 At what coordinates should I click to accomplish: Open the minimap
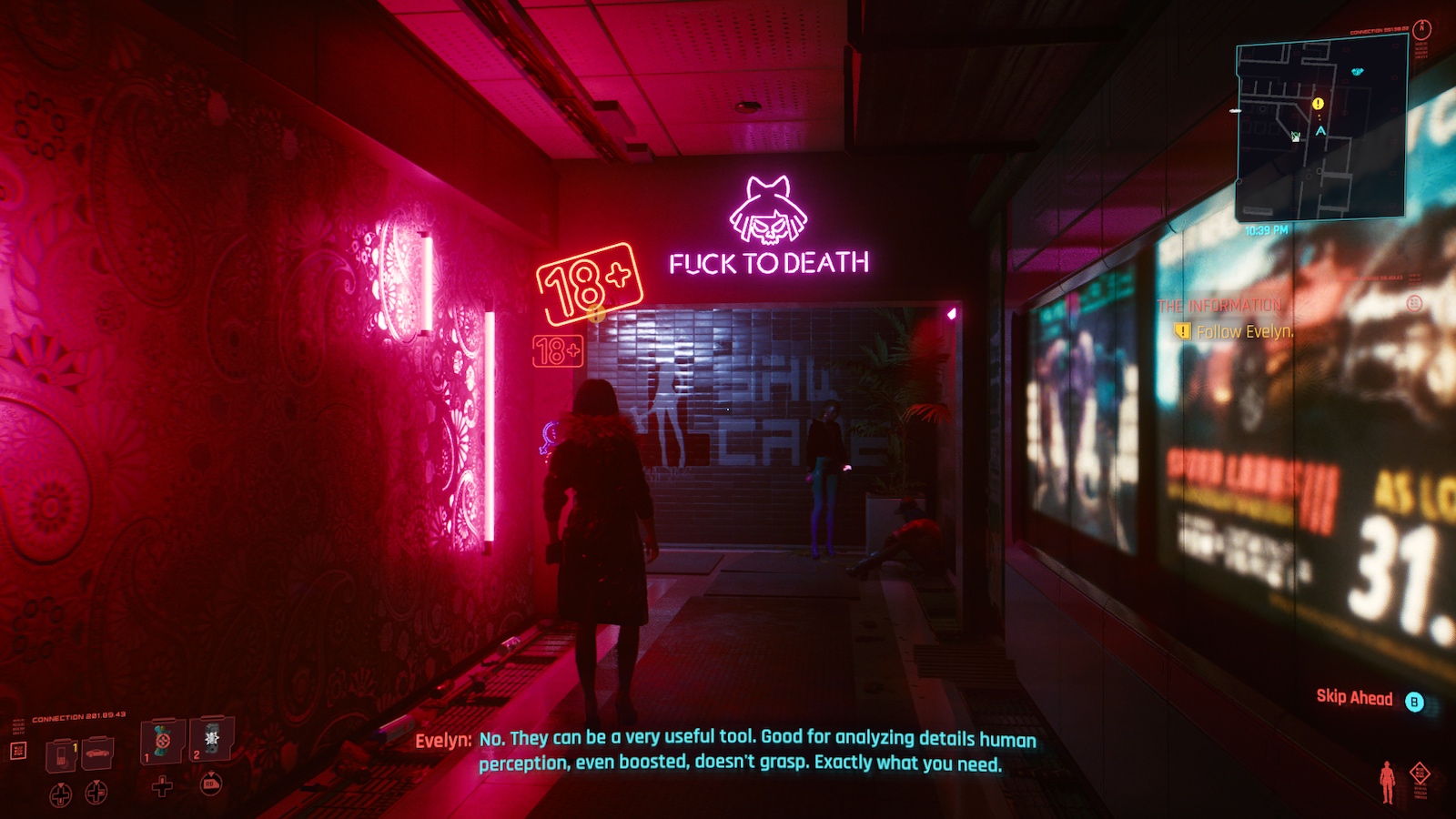click(x=1320, y=129)
